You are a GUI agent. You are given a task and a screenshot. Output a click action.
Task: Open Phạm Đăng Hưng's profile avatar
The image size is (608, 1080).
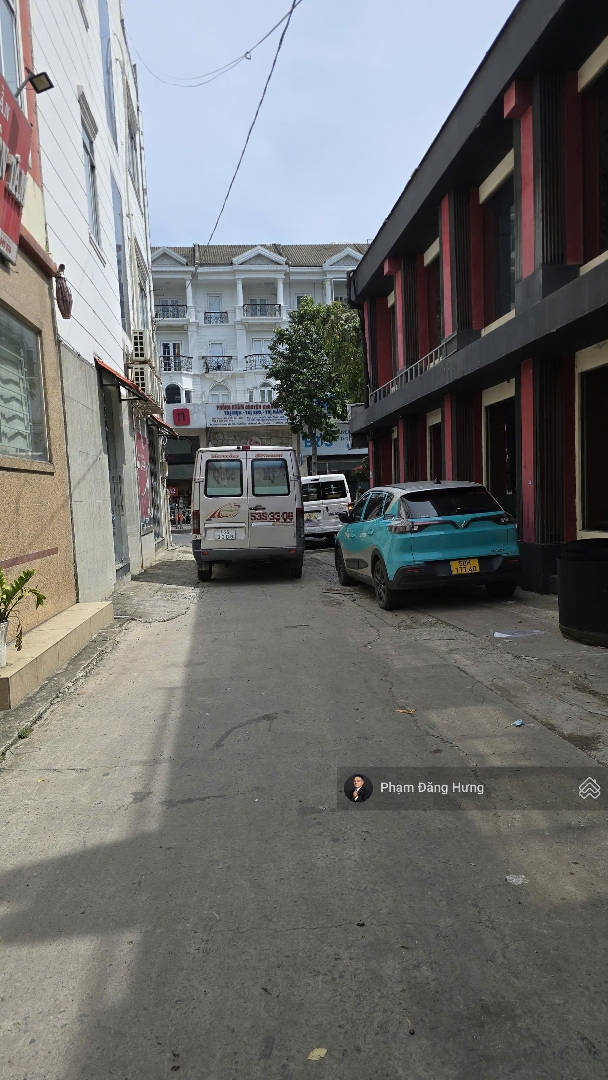[358, 788]
